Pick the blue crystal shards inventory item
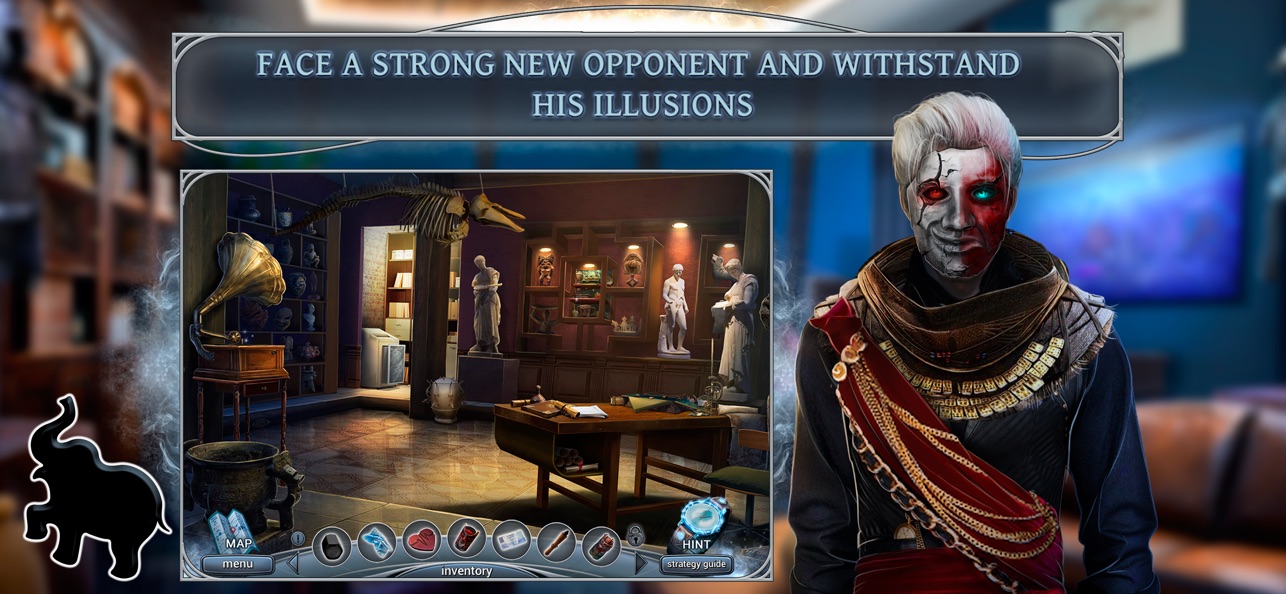The width and height of the screenshot is (1286, 594). pos(377,542)
